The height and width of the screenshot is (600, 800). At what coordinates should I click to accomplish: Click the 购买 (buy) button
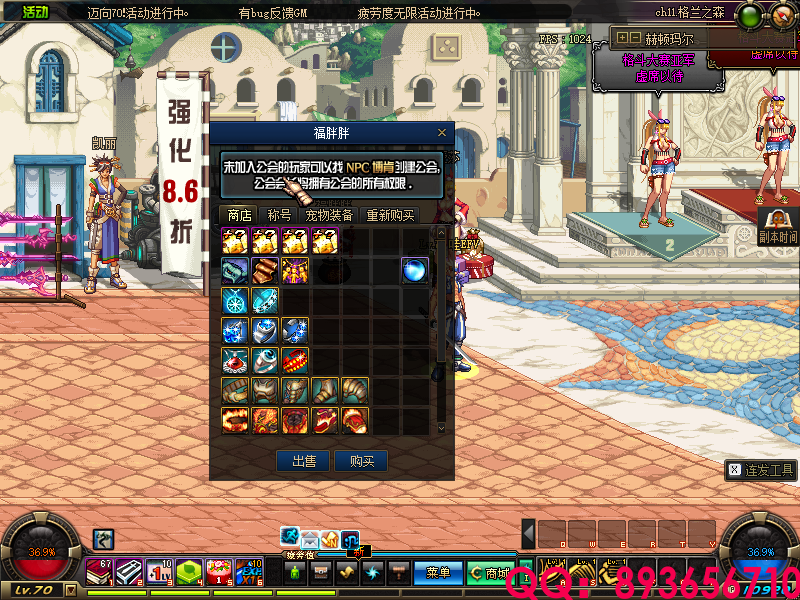point(361,461)
